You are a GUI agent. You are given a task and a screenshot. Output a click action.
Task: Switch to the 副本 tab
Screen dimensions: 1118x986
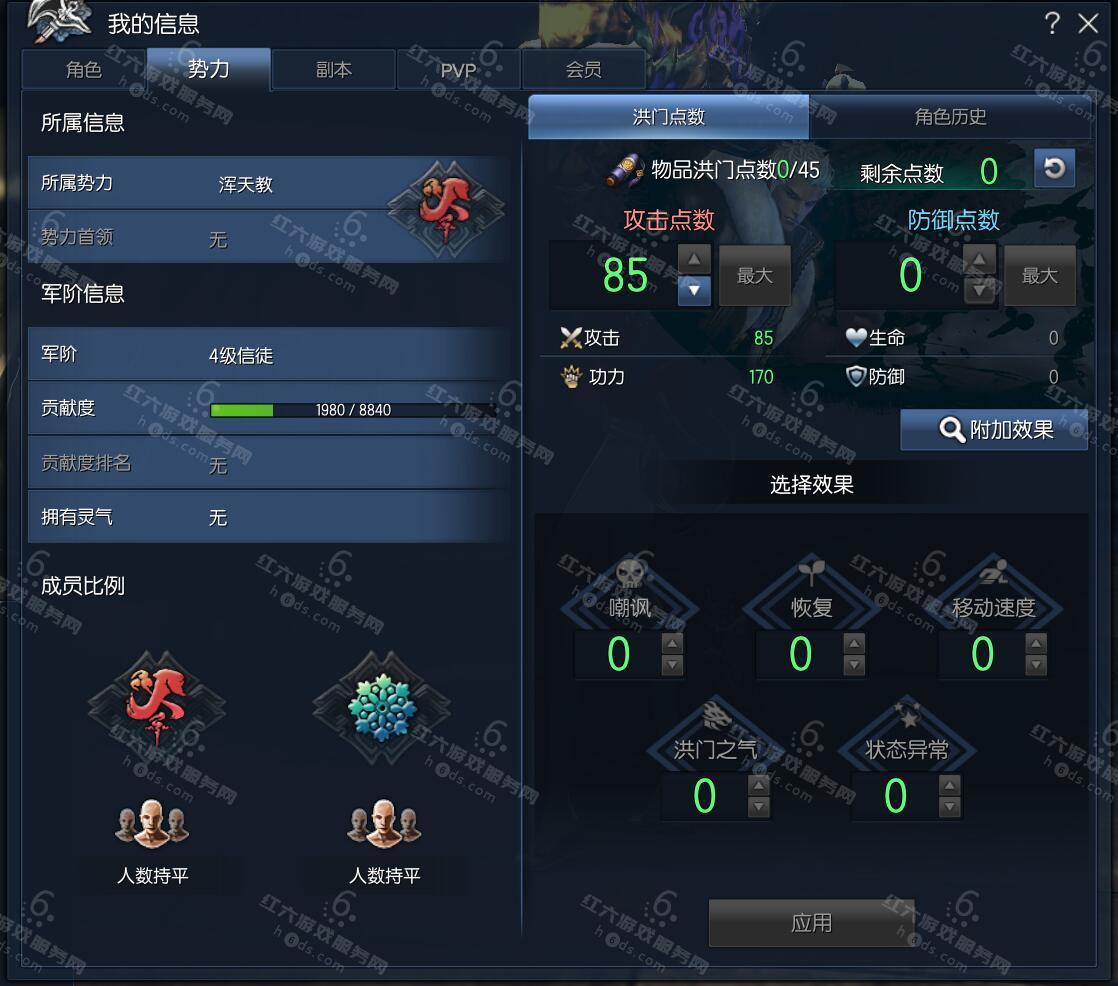coord(334,70)
